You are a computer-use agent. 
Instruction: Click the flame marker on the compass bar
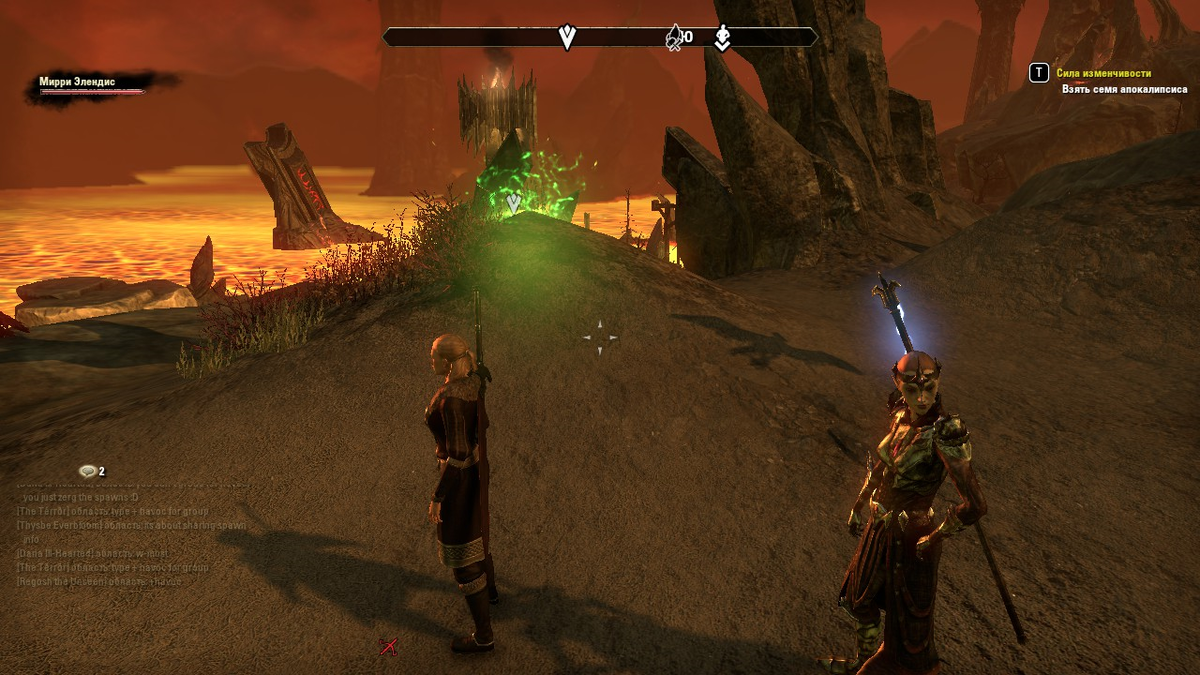(x=675, y=38)
